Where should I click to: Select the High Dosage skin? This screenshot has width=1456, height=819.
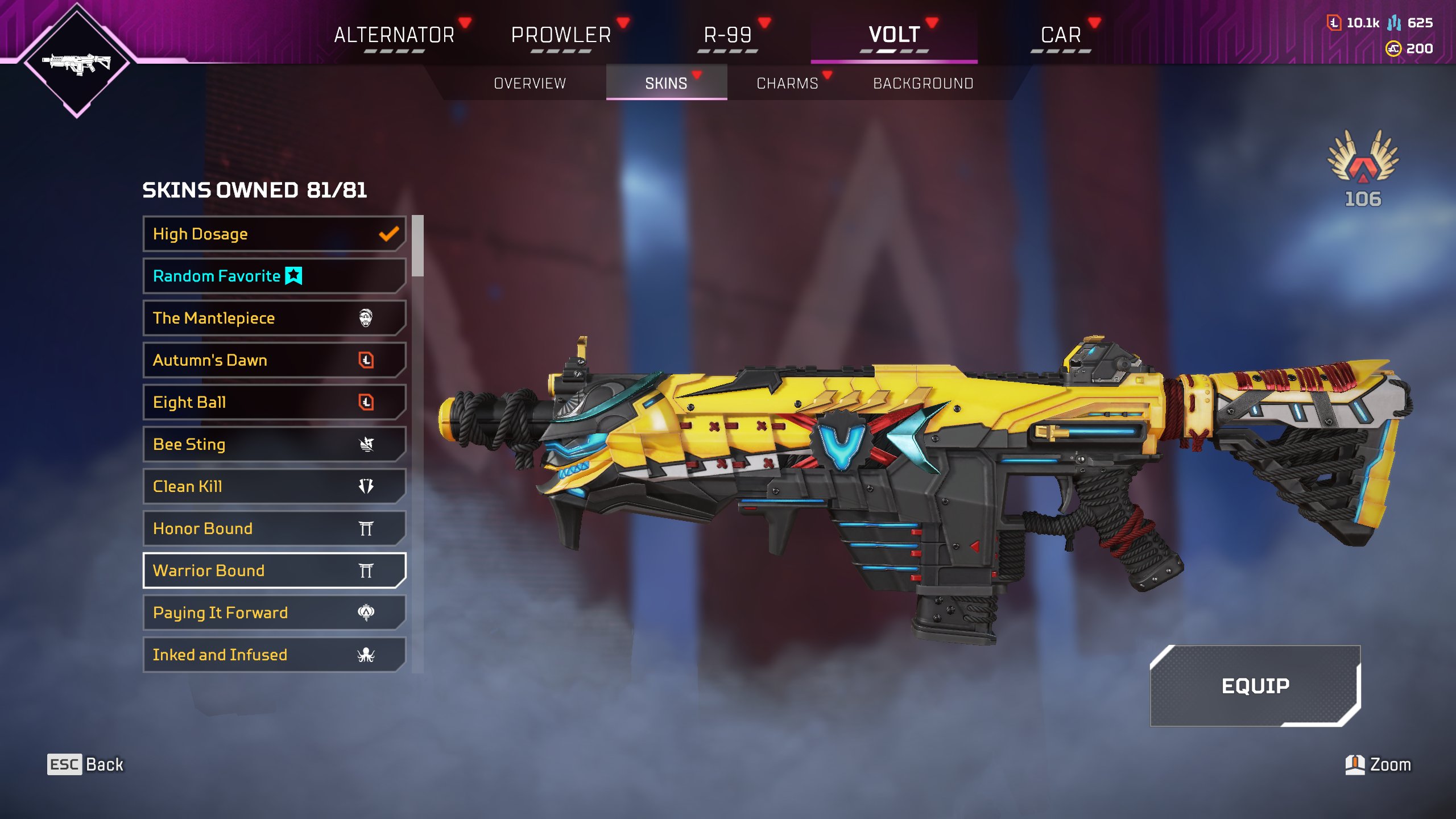tap(274, 234)
